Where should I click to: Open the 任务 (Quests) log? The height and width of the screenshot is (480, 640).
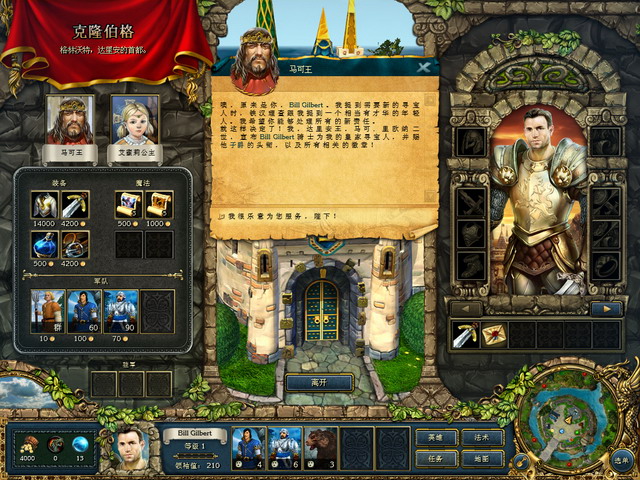click(436, 458)
